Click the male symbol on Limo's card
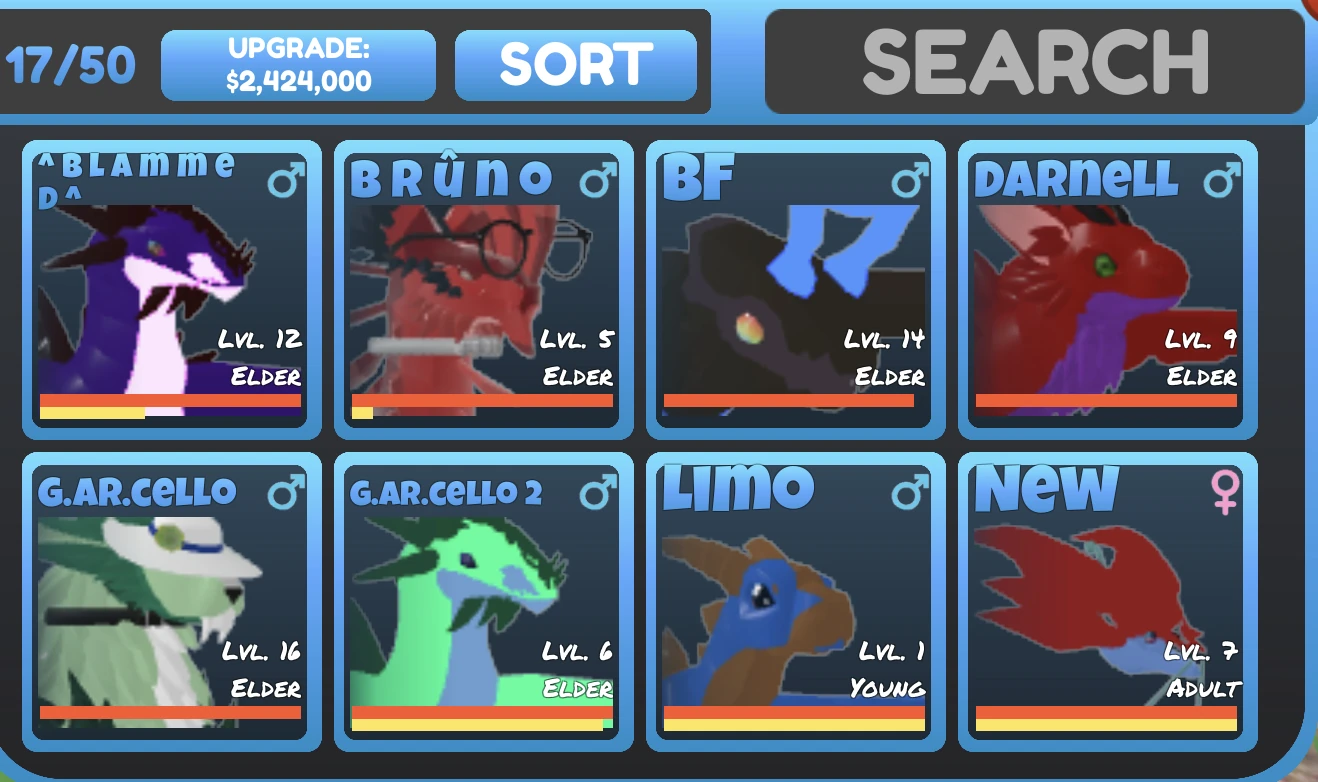 pyautogui.click(x=908, y=490)
